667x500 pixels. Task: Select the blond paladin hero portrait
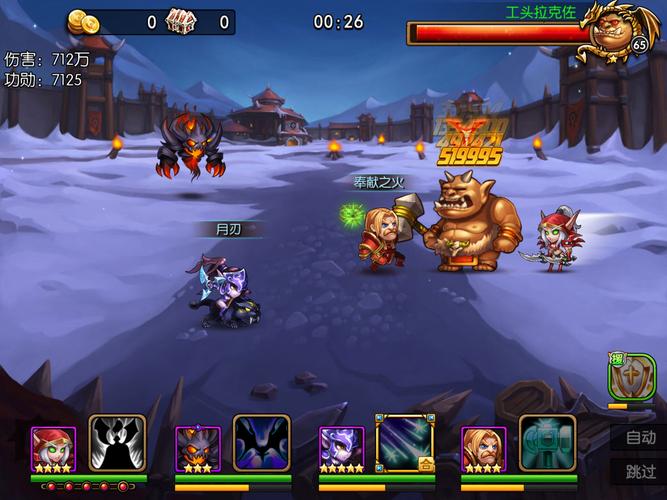click(x=483, y=447)
